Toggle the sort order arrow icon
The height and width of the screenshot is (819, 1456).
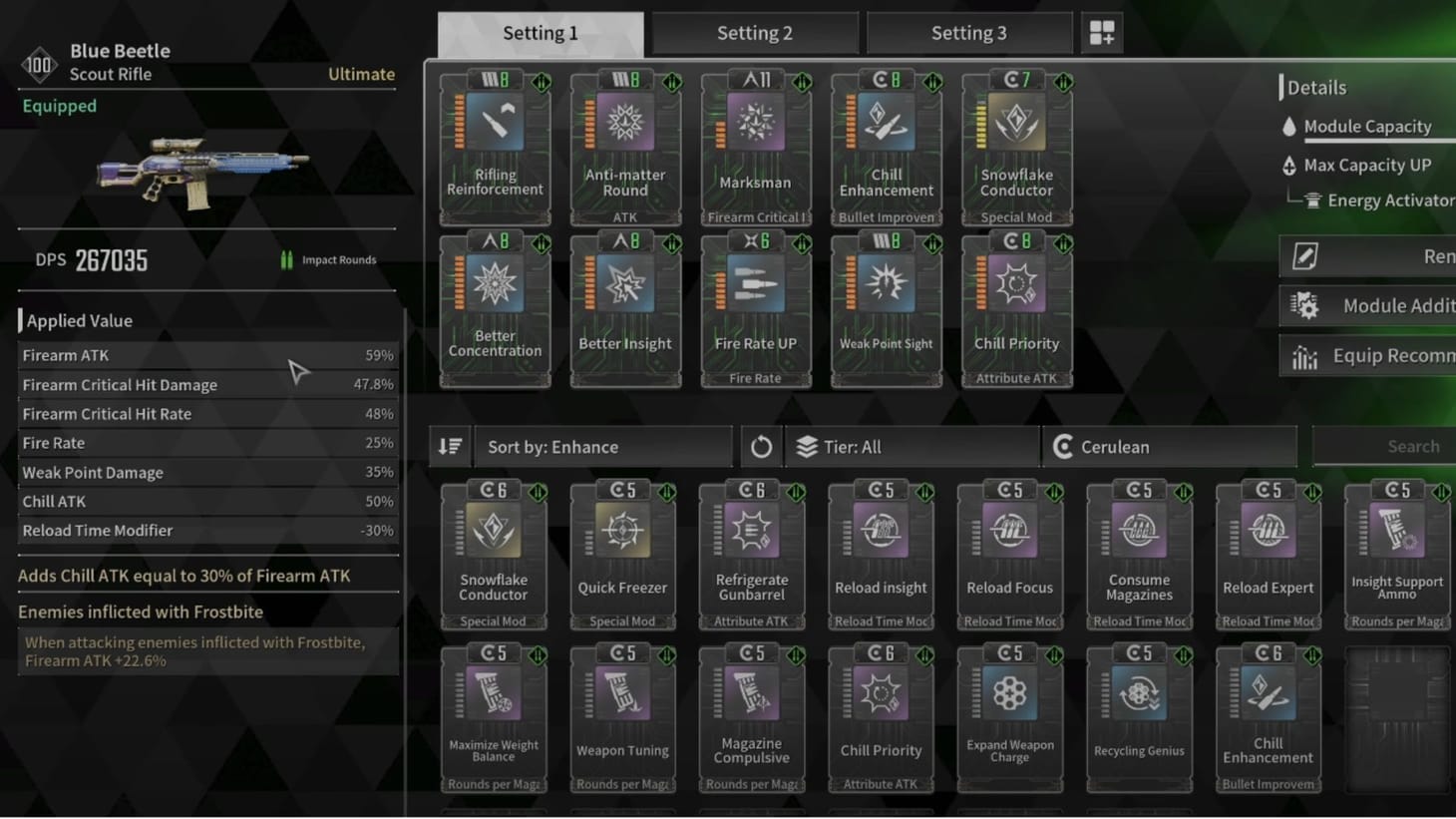pos(449,446)
